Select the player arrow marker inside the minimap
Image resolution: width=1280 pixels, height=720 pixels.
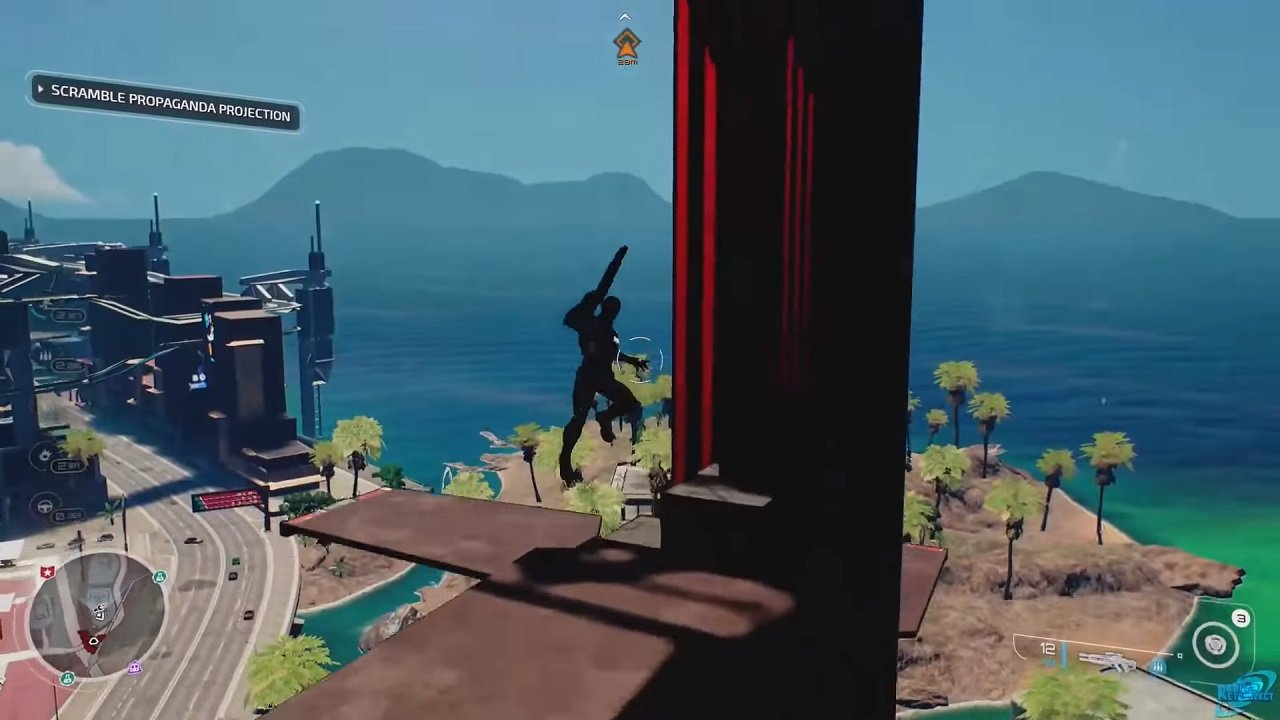pyautogui.click(x=92, y=640)
